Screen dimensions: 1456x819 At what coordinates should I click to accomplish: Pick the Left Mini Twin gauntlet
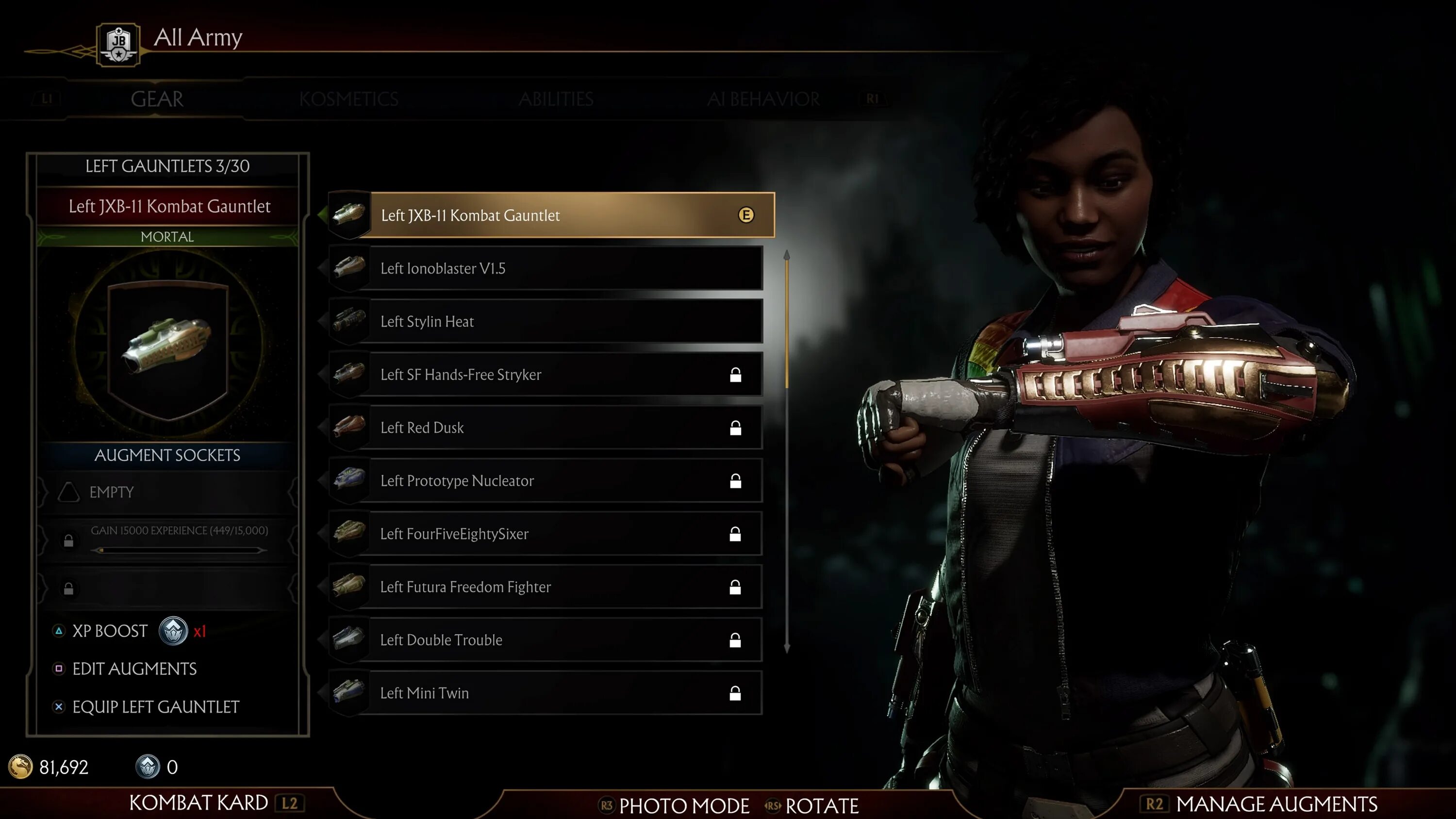coord(546,693)
